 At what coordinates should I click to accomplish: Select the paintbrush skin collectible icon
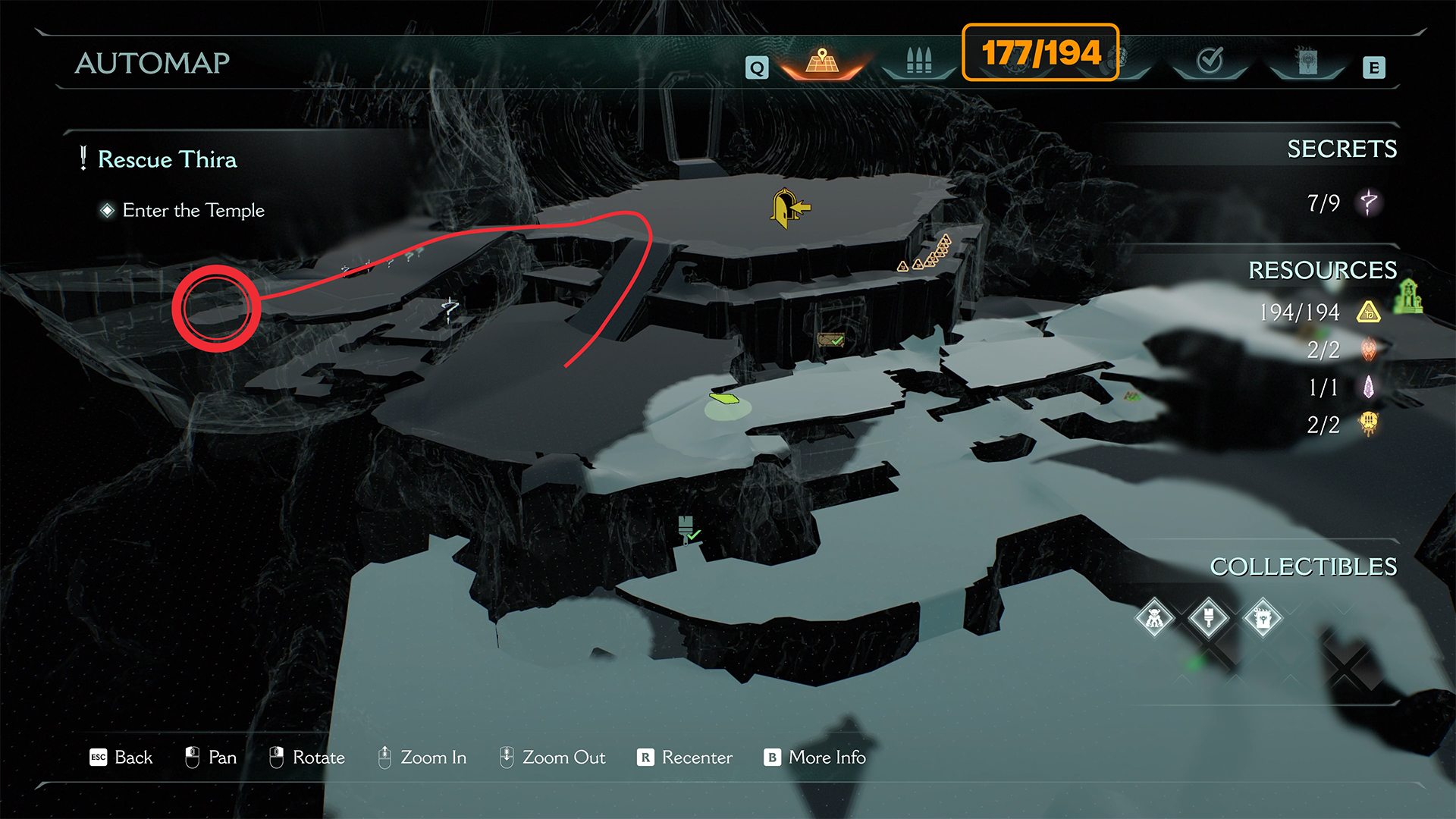(1209, 619)
